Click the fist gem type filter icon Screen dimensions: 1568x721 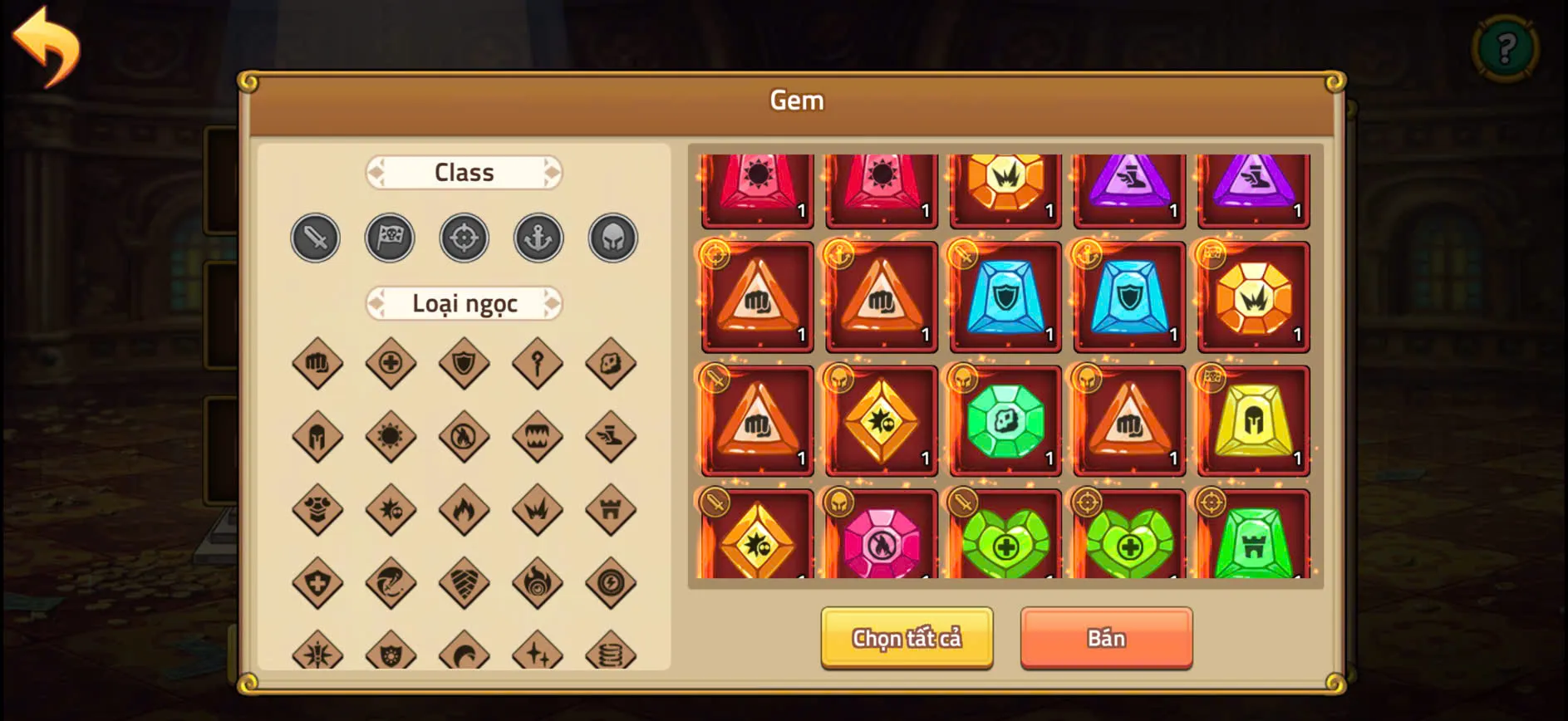pyautogui.click(x=316, y=363)
